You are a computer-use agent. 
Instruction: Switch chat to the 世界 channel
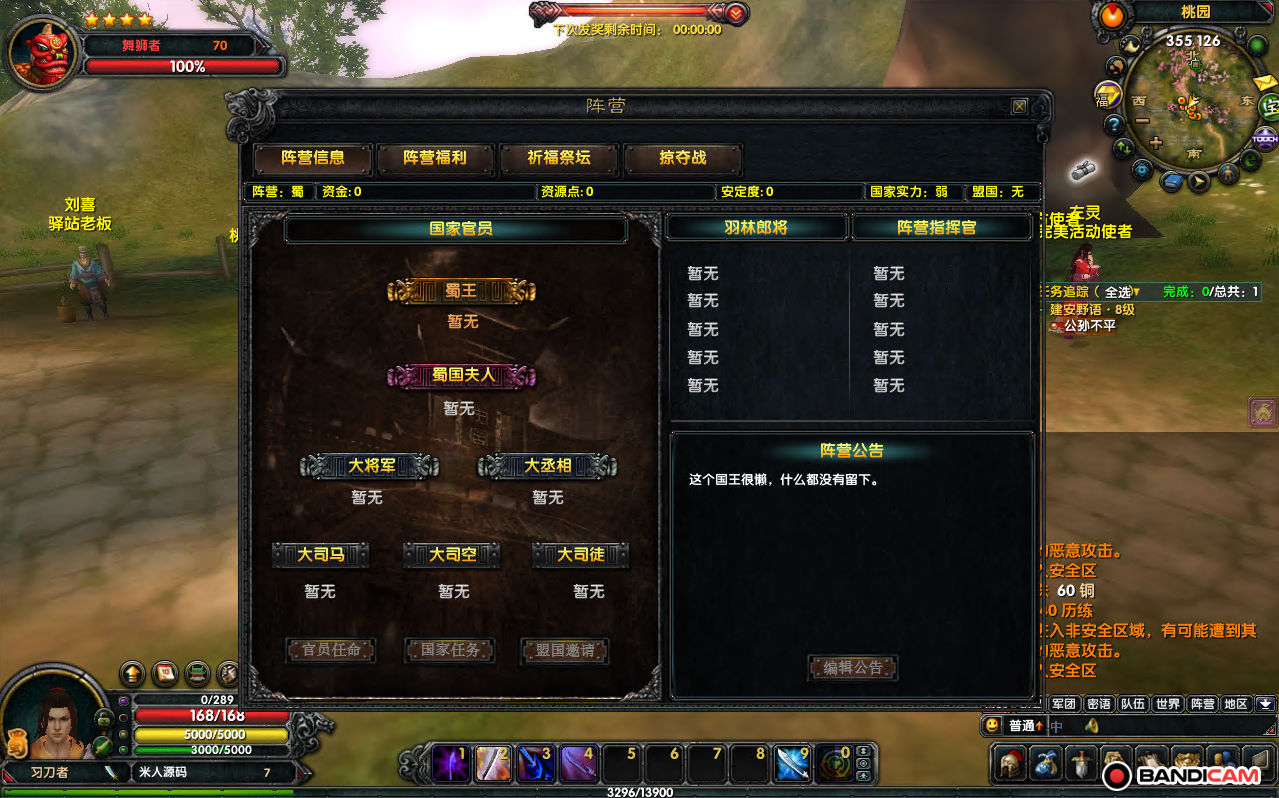(1167, 704)
